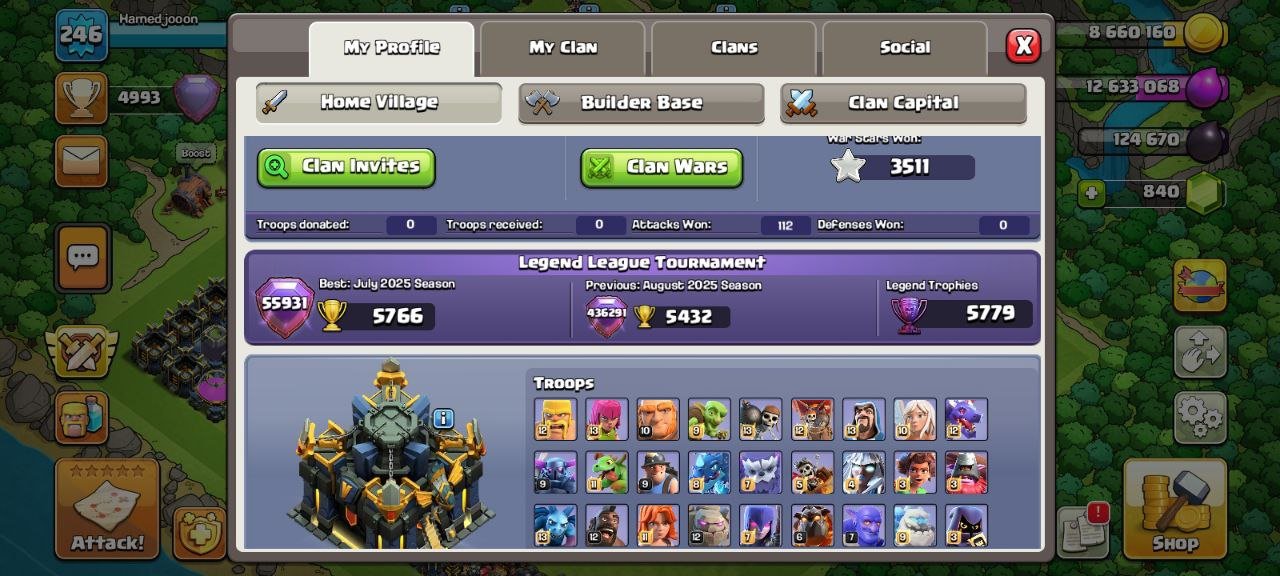View the Clan Capital profile
The image size is (1280, 576).
tap(903, 103)
